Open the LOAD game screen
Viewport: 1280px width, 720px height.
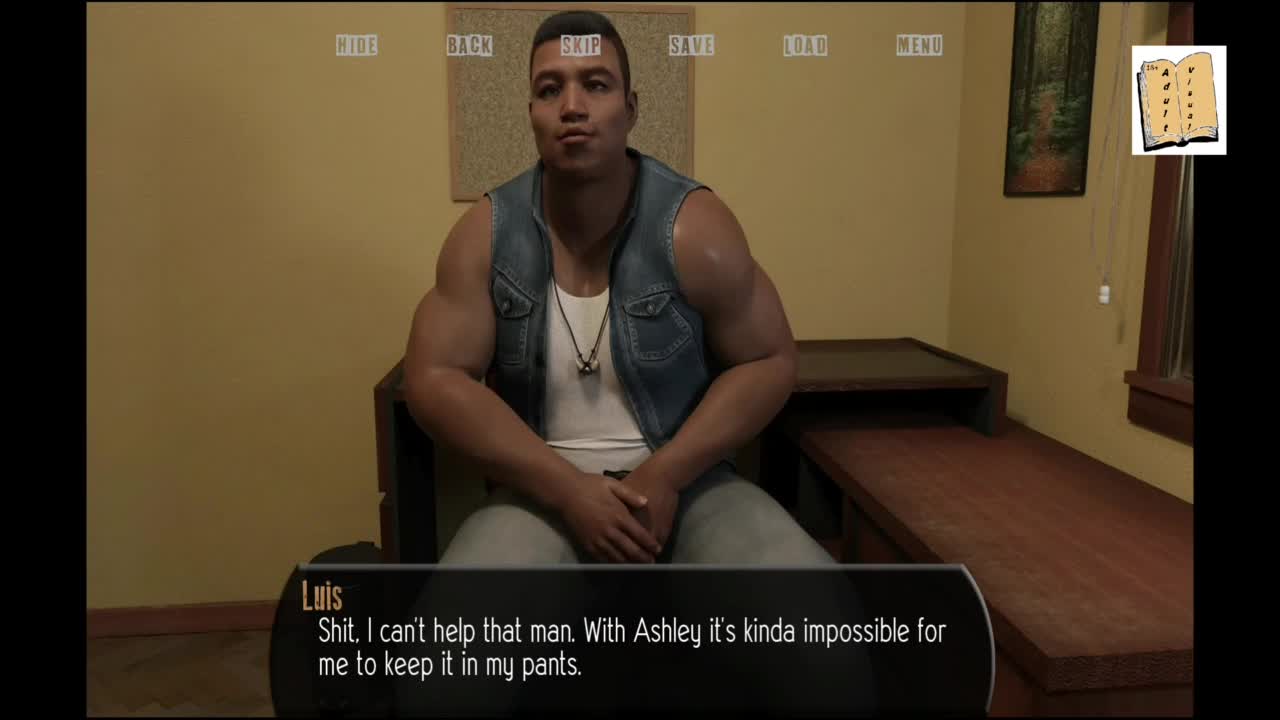pyautogui.click(x=805, y=45)
